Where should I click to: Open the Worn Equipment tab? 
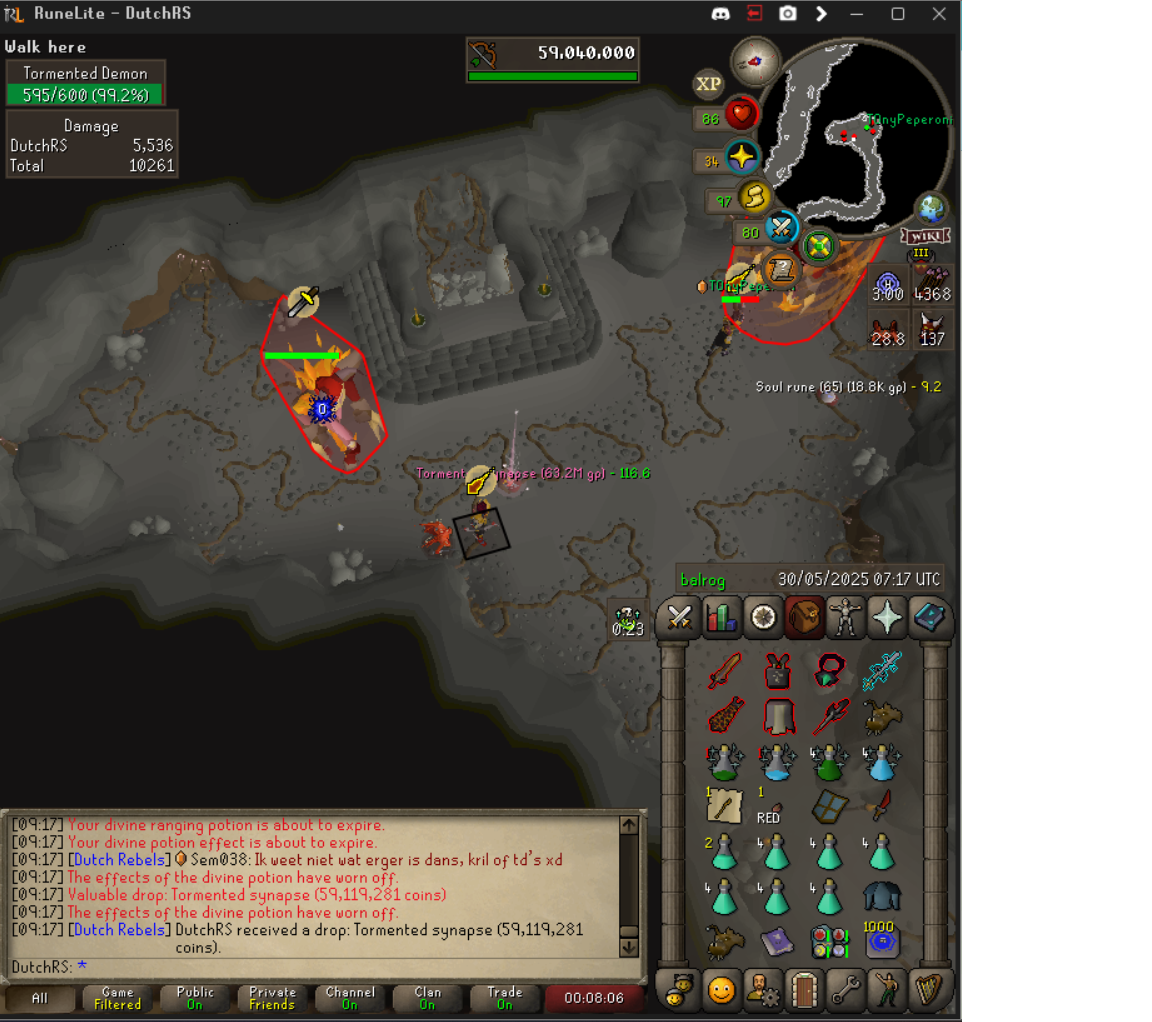coord(846,618)
